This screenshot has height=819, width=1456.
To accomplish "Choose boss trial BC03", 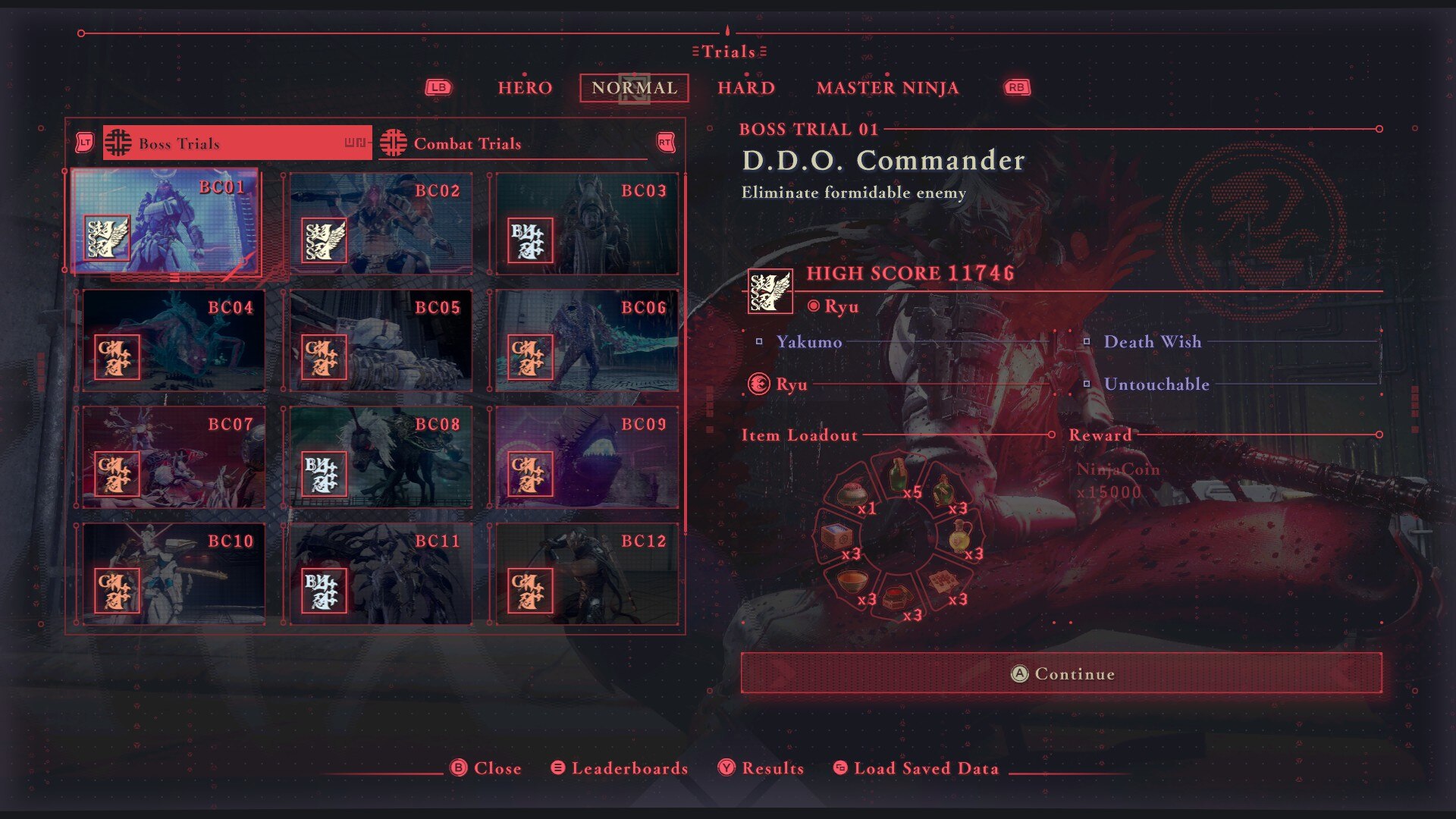I will tap(586, 224).
